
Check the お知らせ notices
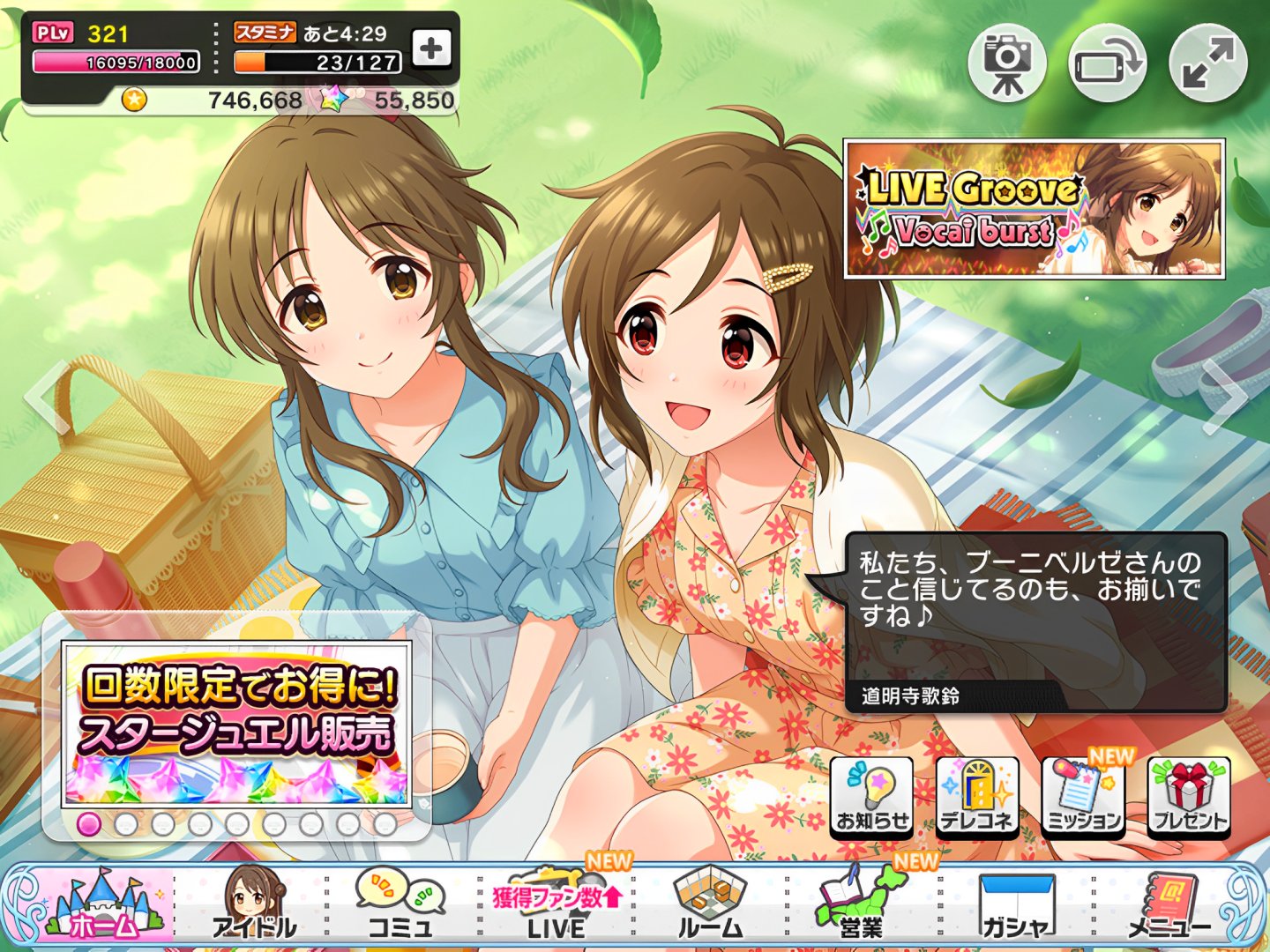point(872,796)
